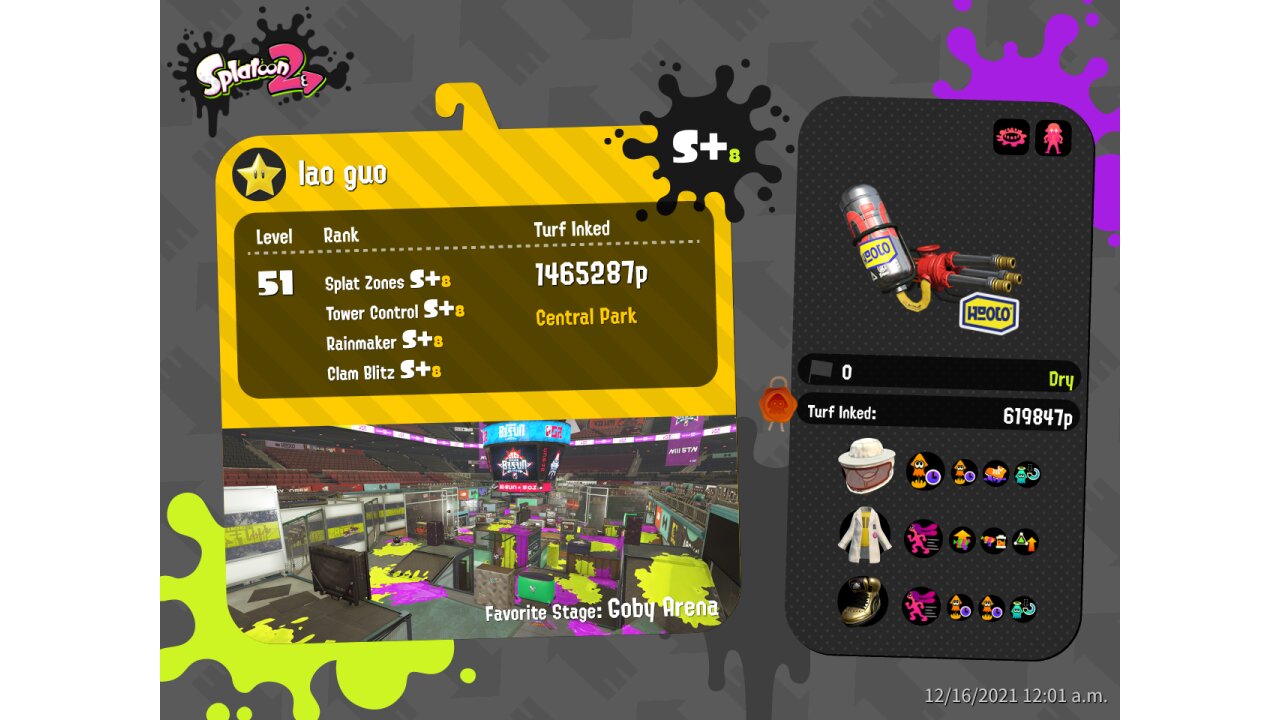Click the orange wax seal tag
Viewport: 1280px width, 720px height.
(x=777, y=405)
